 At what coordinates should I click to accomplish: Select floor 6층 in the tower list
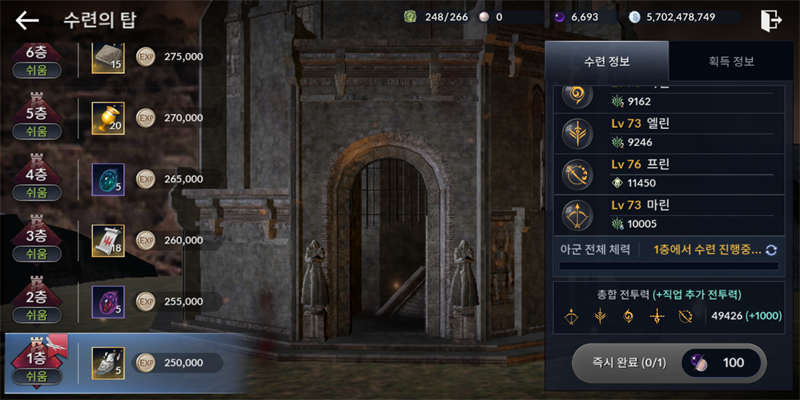[x=36, y=60]
